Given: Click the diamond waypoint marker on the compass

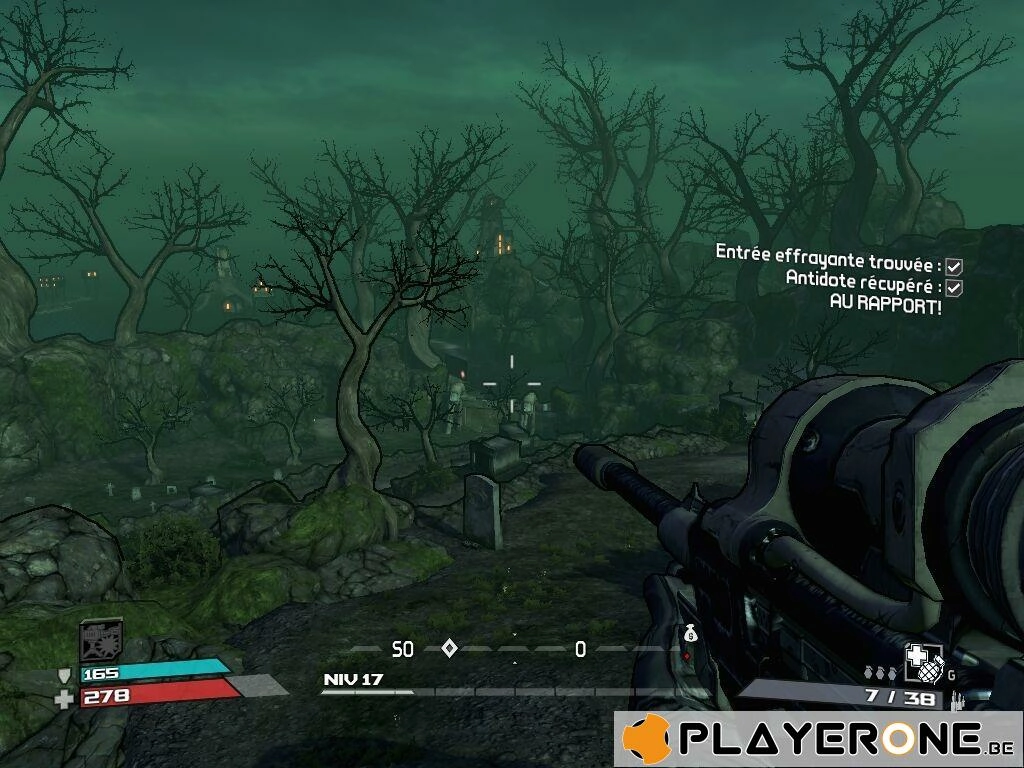Looking at the screenshot, I should pos(450,649).
